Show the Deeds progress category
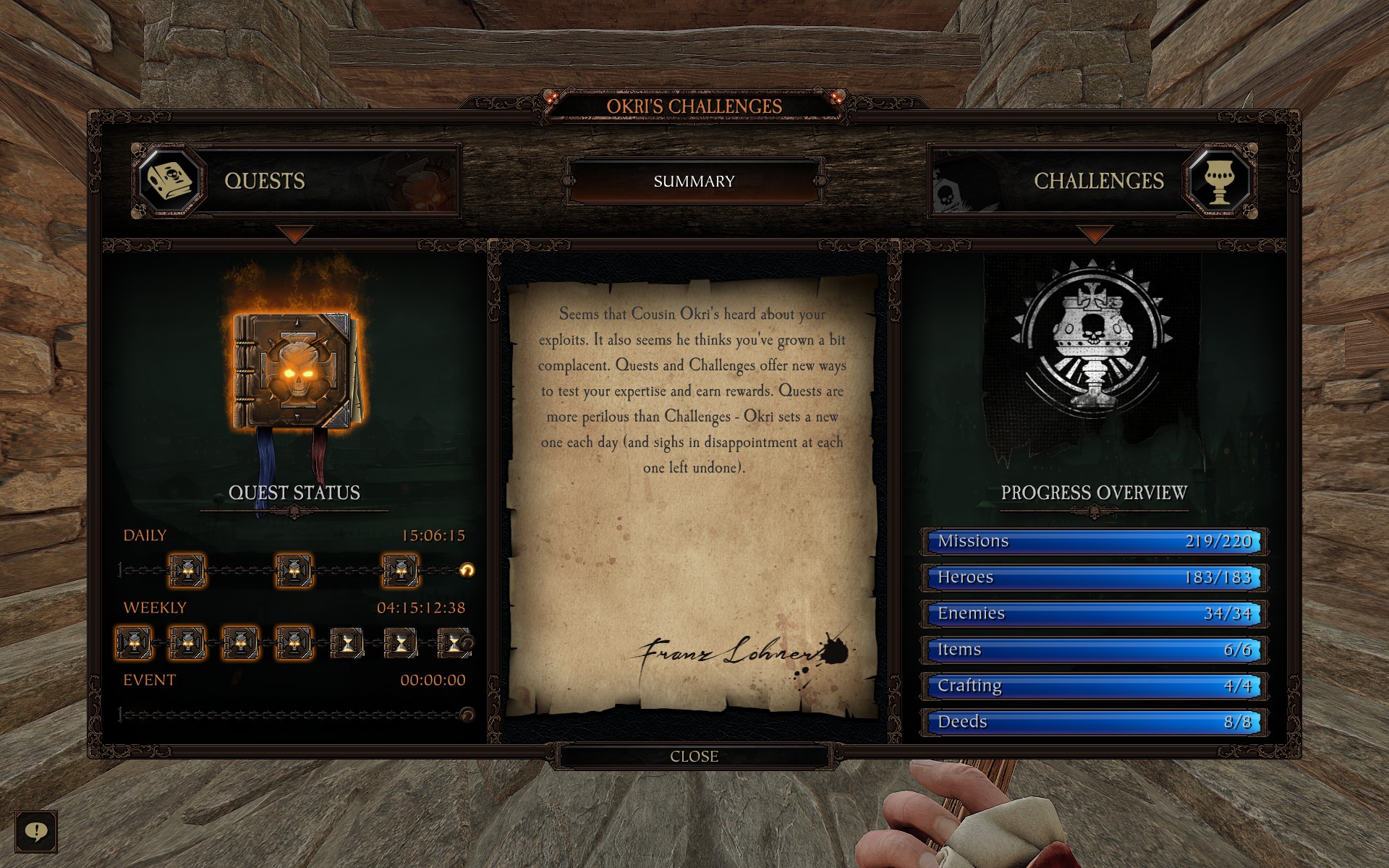 pos(1094,722)
